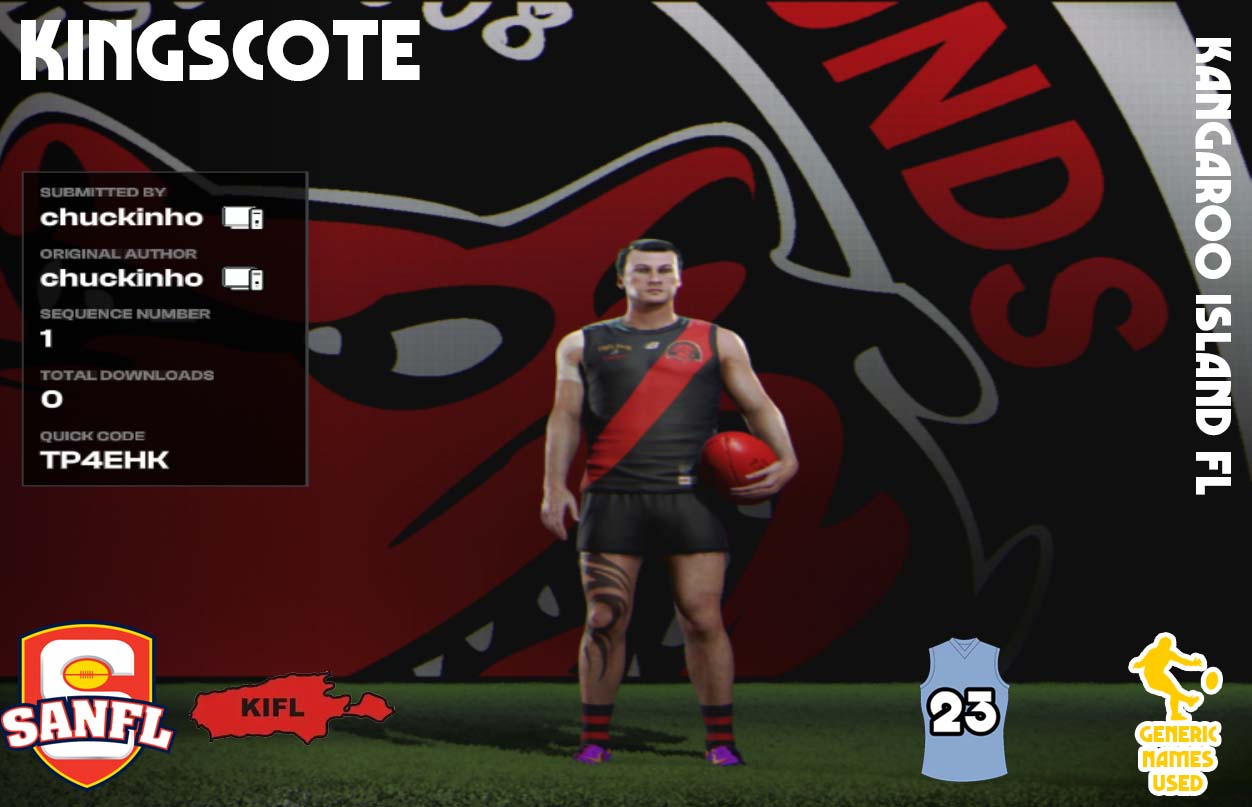
Task: Select the red KIFL island badge
Action: tap(290, 709)
